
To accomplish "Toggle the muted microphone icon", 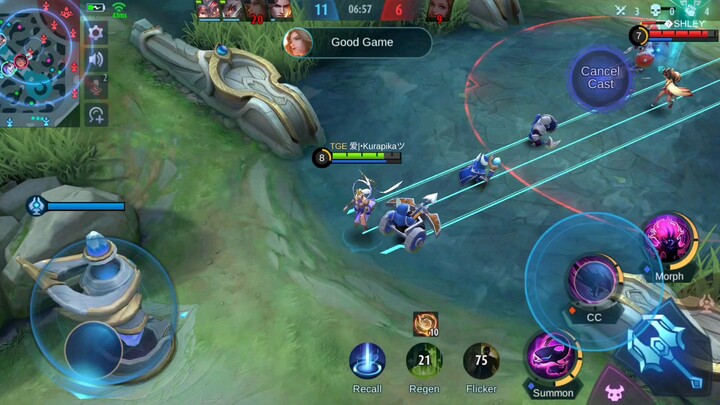I will coord(96,86).
